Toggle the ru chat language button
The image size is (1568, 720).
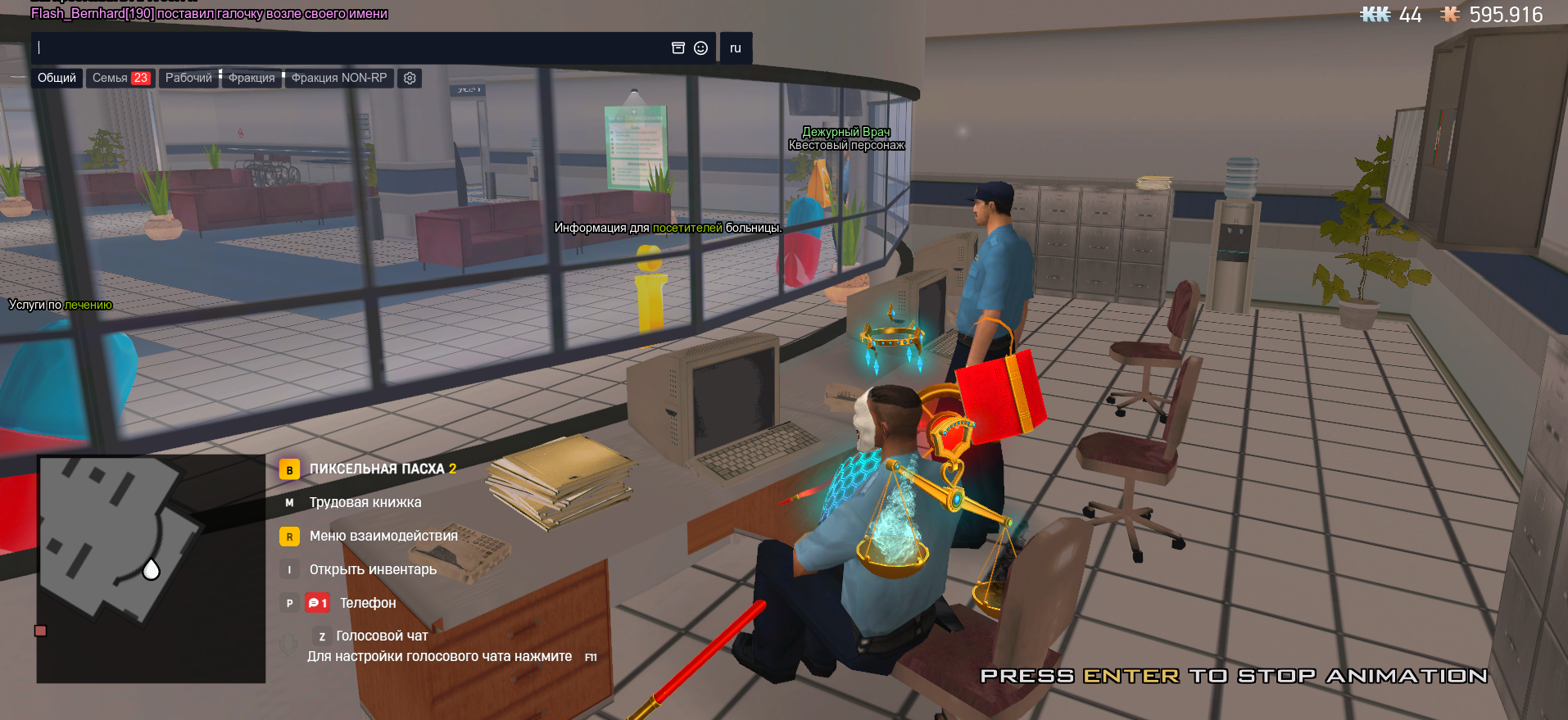click(735, 48)
